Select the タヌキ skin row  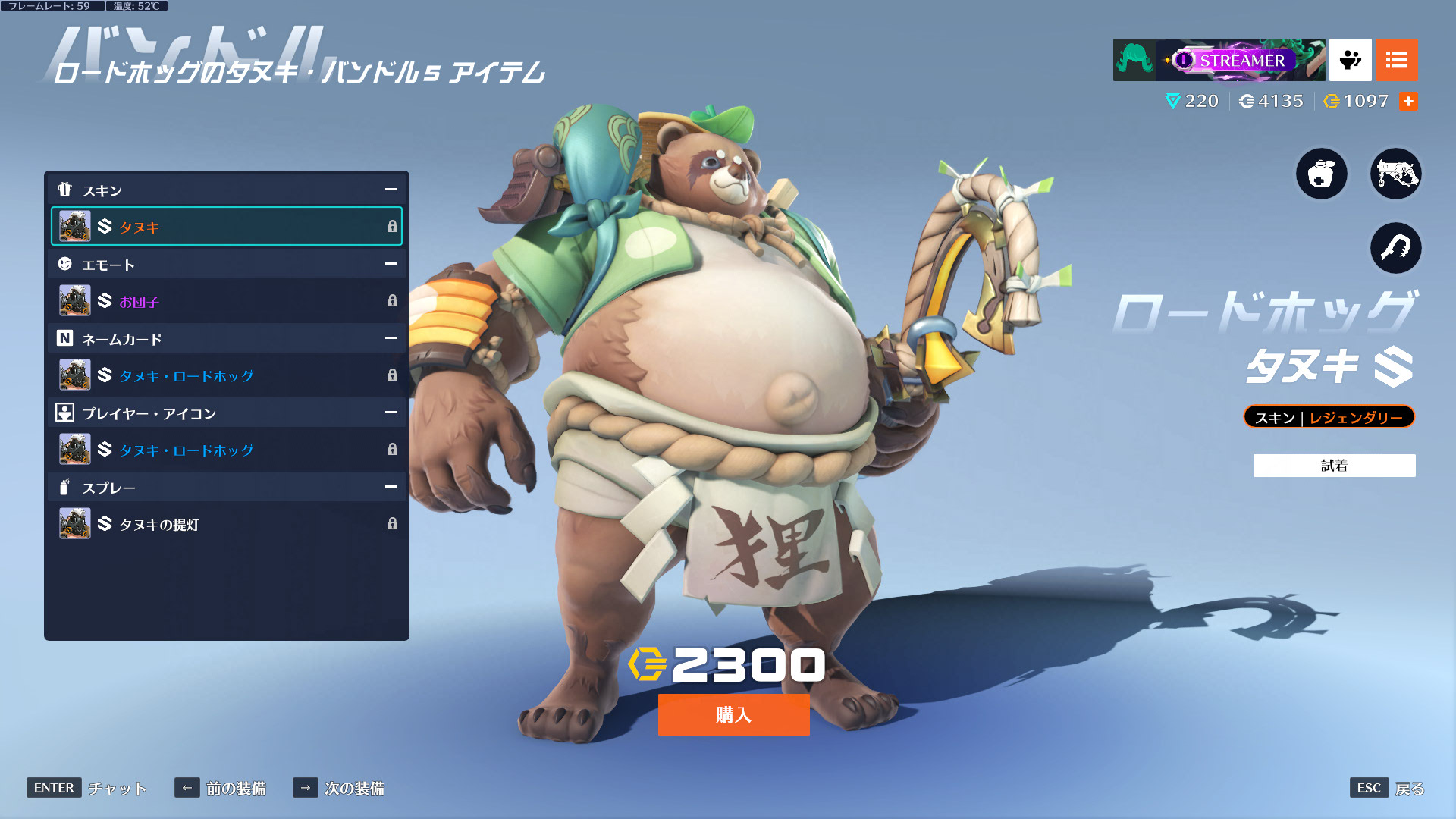(226, 227)
